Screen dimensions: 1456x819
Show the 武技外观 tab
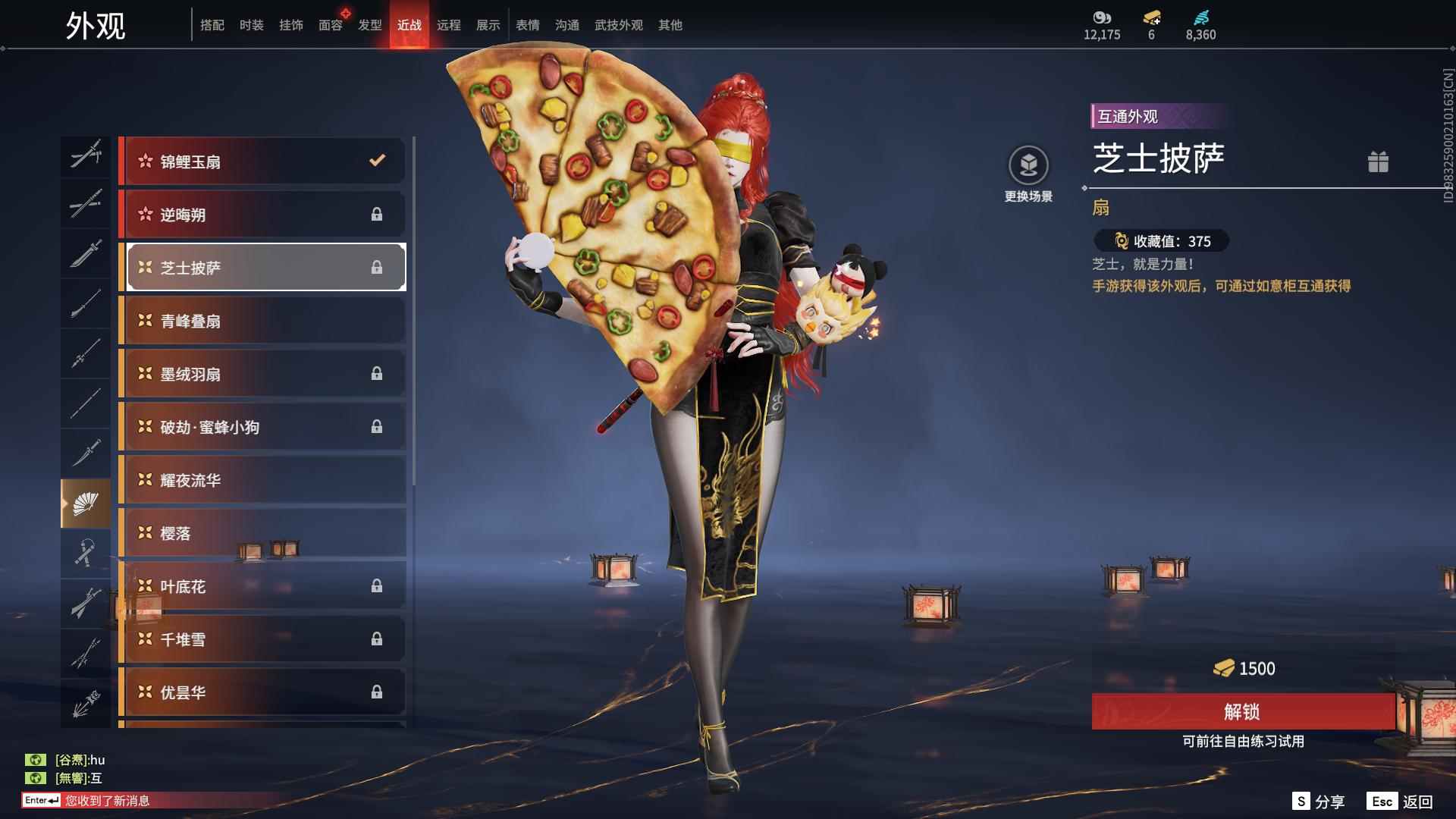pyautogui.click(x=618, y=25)
